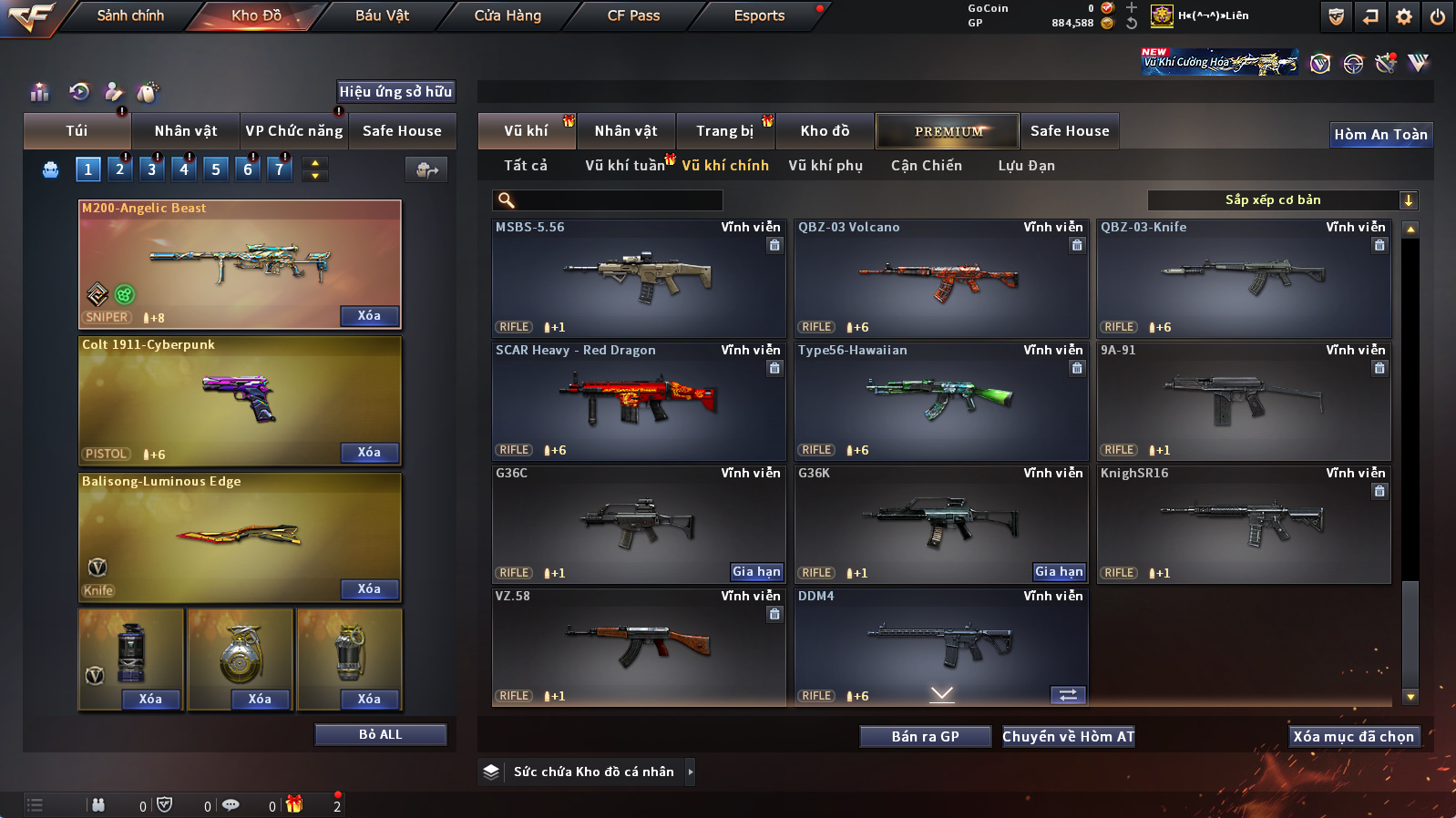This screenshot has height=818, width=1456.
Task: Click the Bán ra GP sell button
Action: pos(925,737)
